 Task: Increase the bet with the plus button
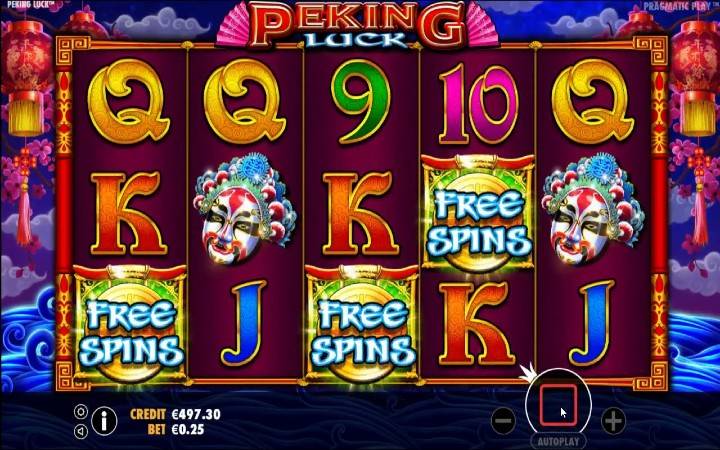(x=613, y=420)
